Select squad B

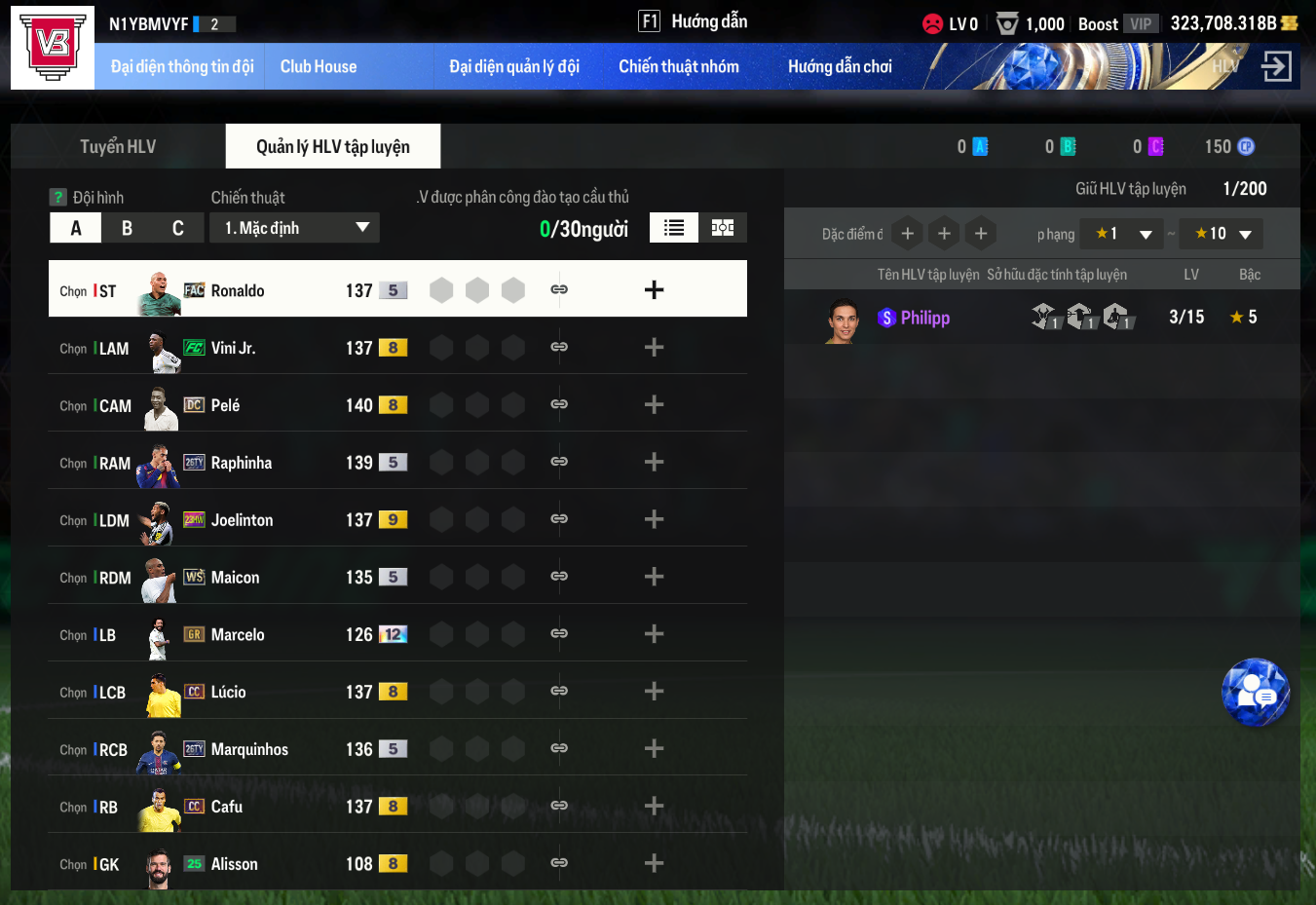127,228
